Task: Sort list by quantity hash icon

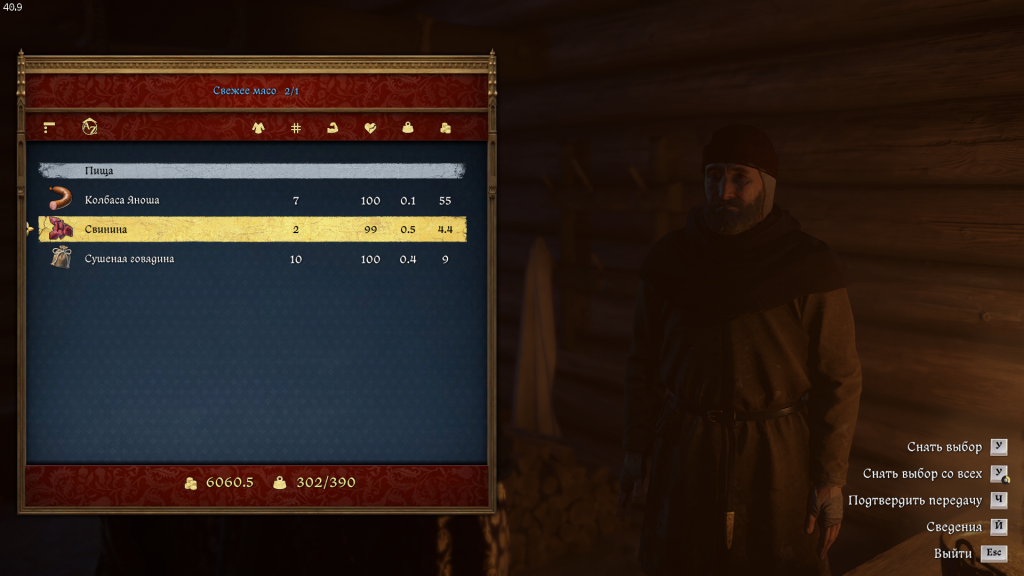Action: coord(296,128)
